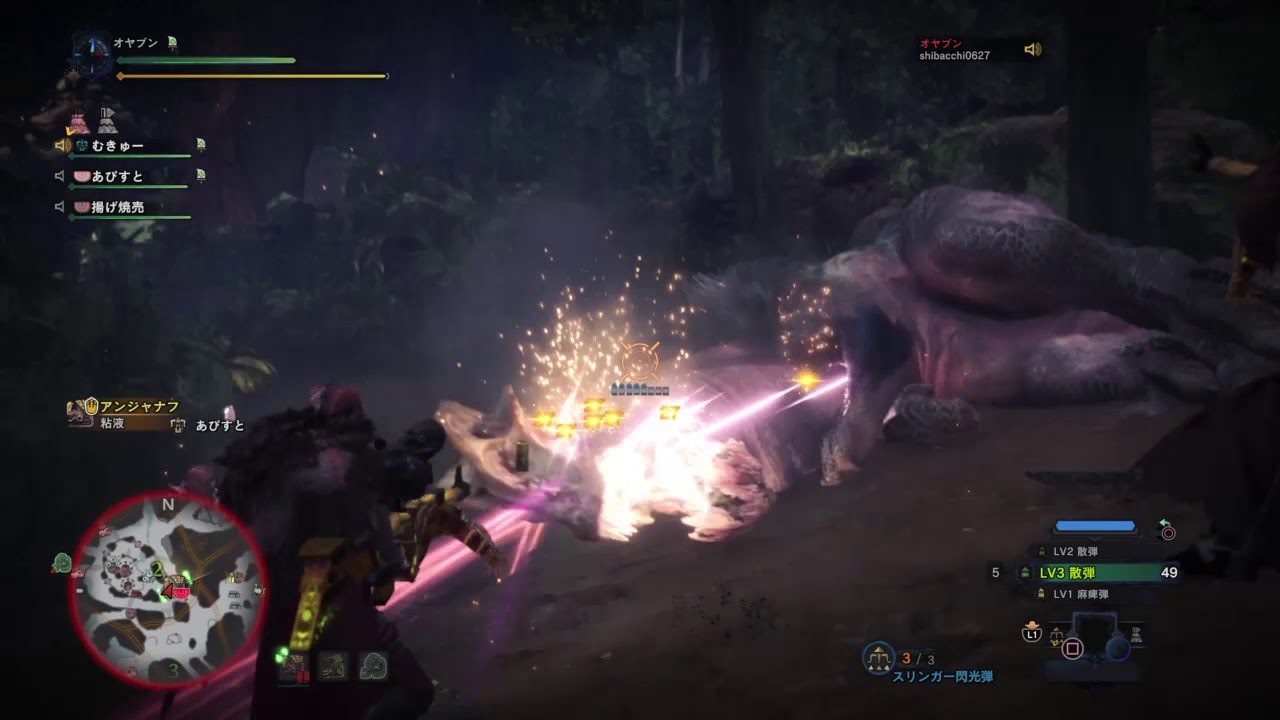Click the pink status buff icon
The height and width of the screenshot is (720, 1280).
coord(80,123)
